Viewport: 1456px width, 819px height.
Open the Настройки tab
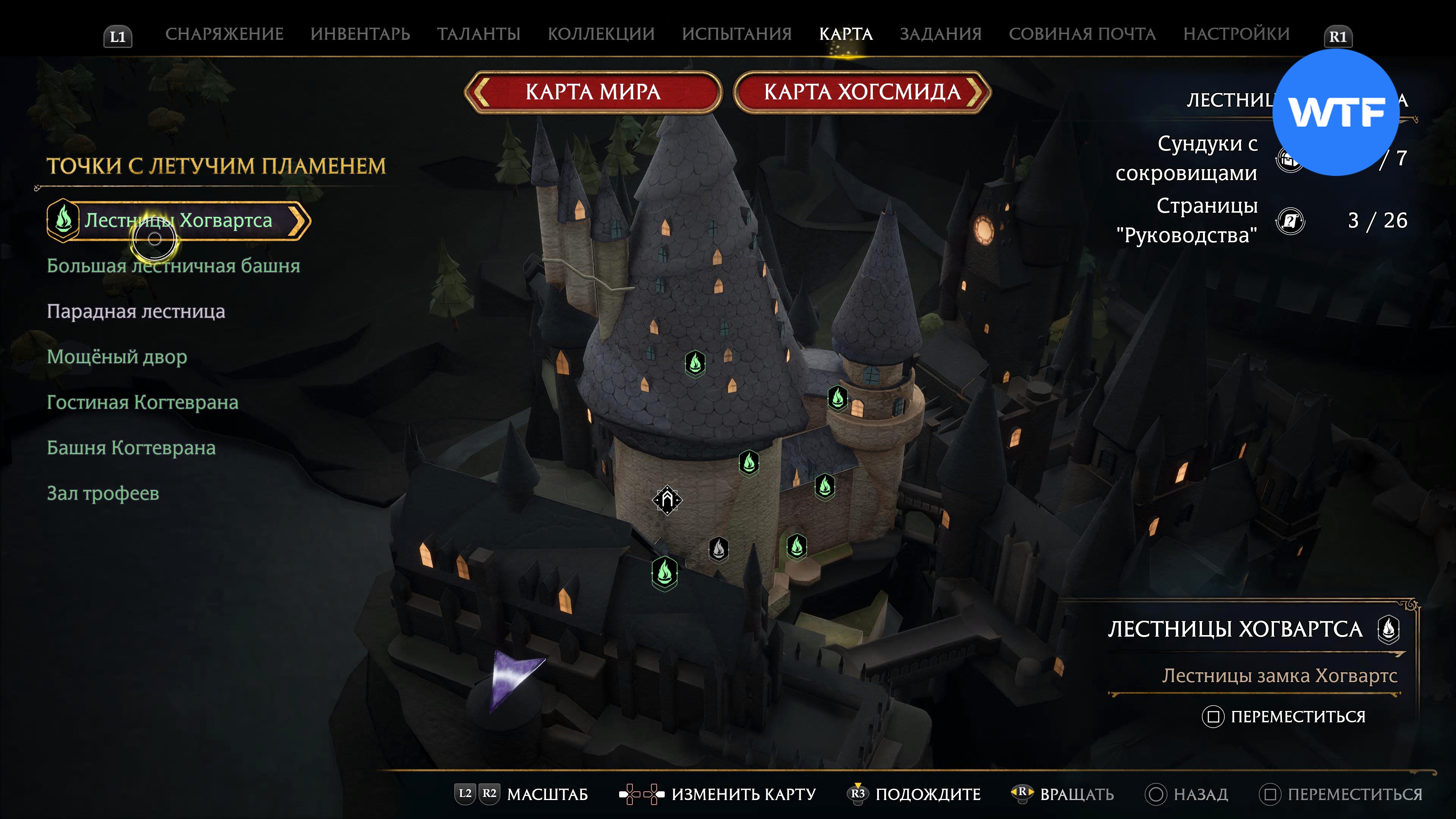tap(1236, 34)
